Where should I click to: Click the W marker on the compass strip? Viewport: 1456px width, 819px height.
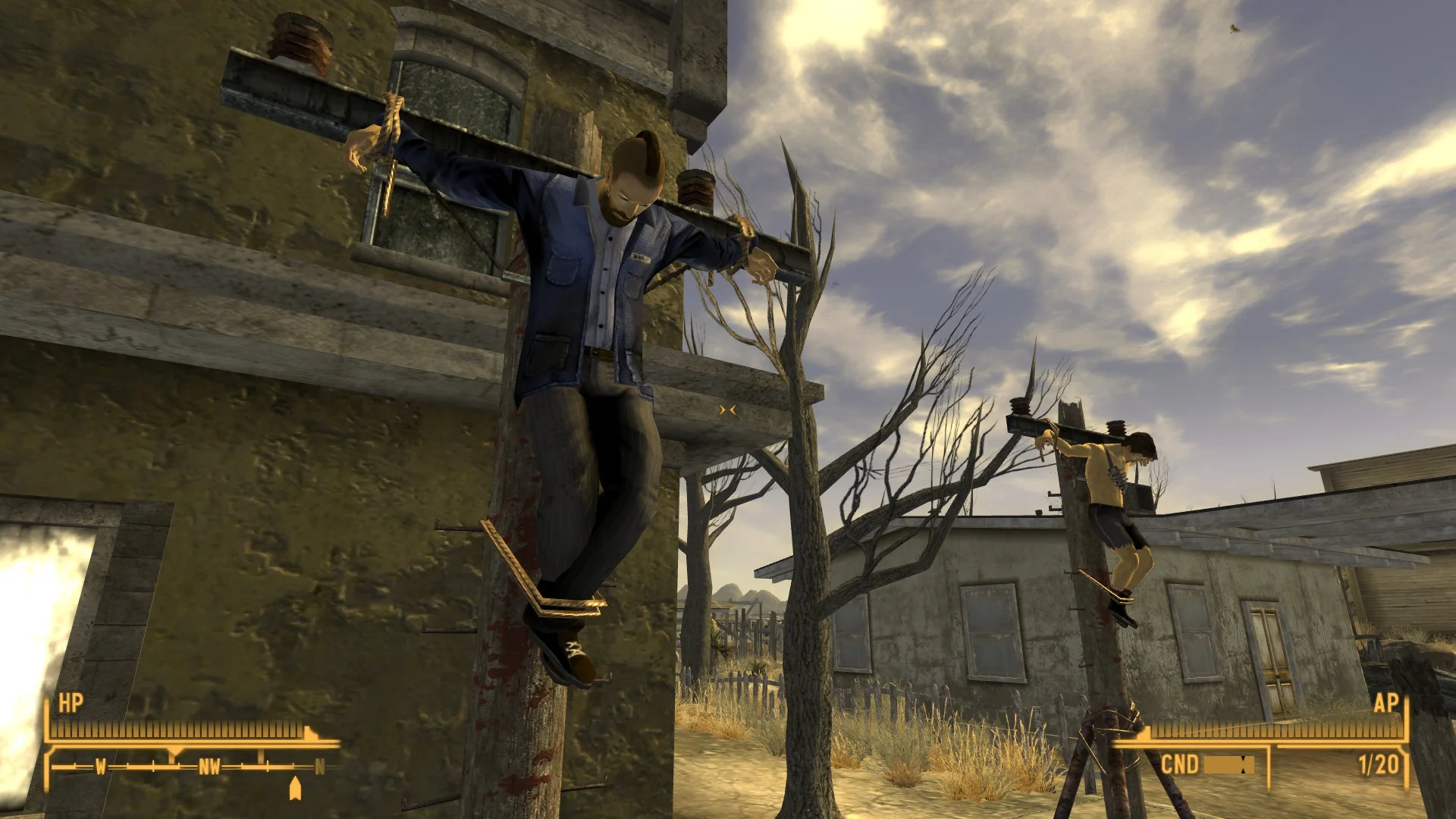coord(101,767)
